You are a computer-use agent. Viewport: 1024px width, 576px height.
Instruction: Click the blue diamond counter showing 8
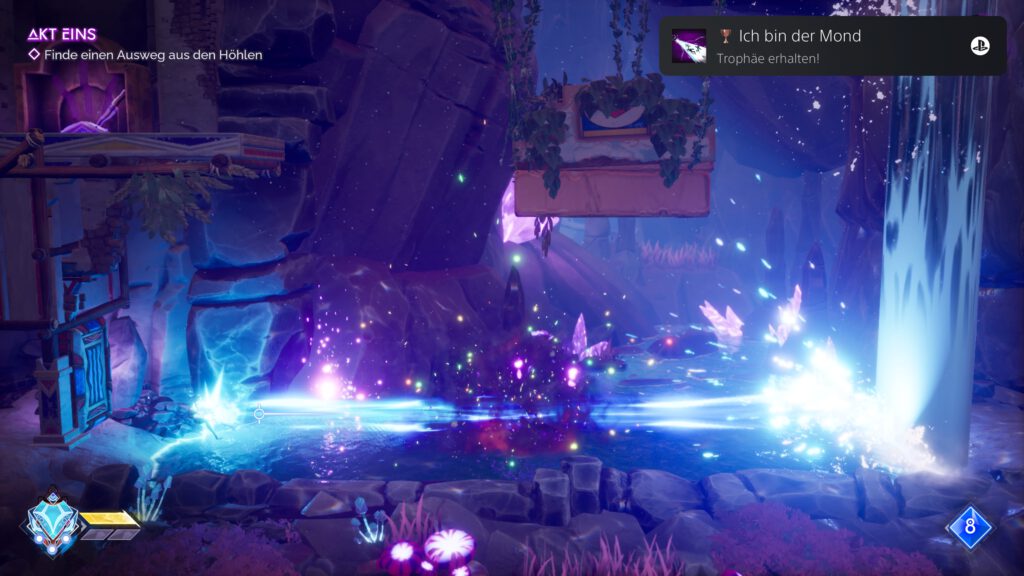[969, 525]
